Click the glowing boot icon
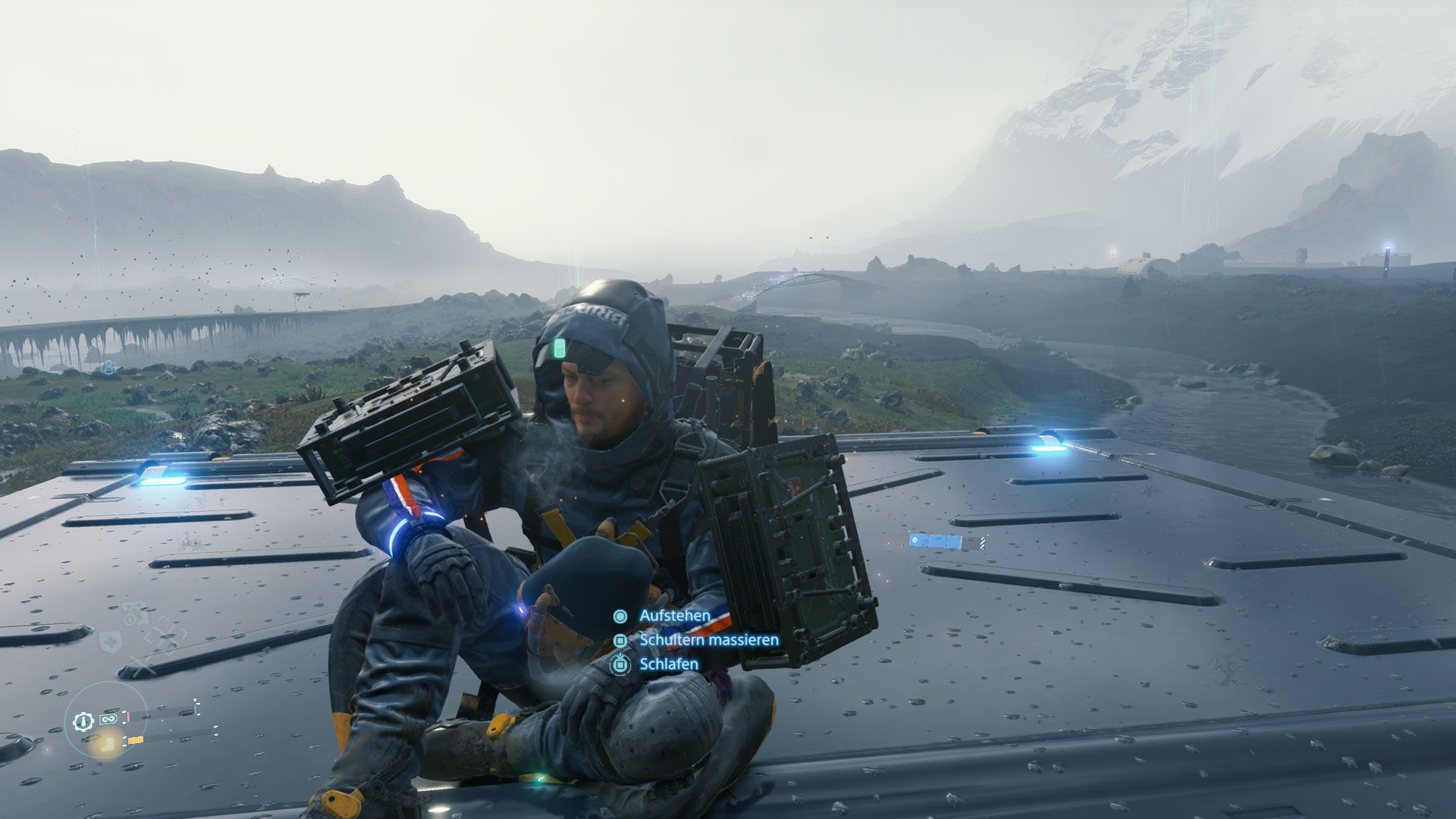Viewport: 1456px width, 819px height. (x=107, y=743)
